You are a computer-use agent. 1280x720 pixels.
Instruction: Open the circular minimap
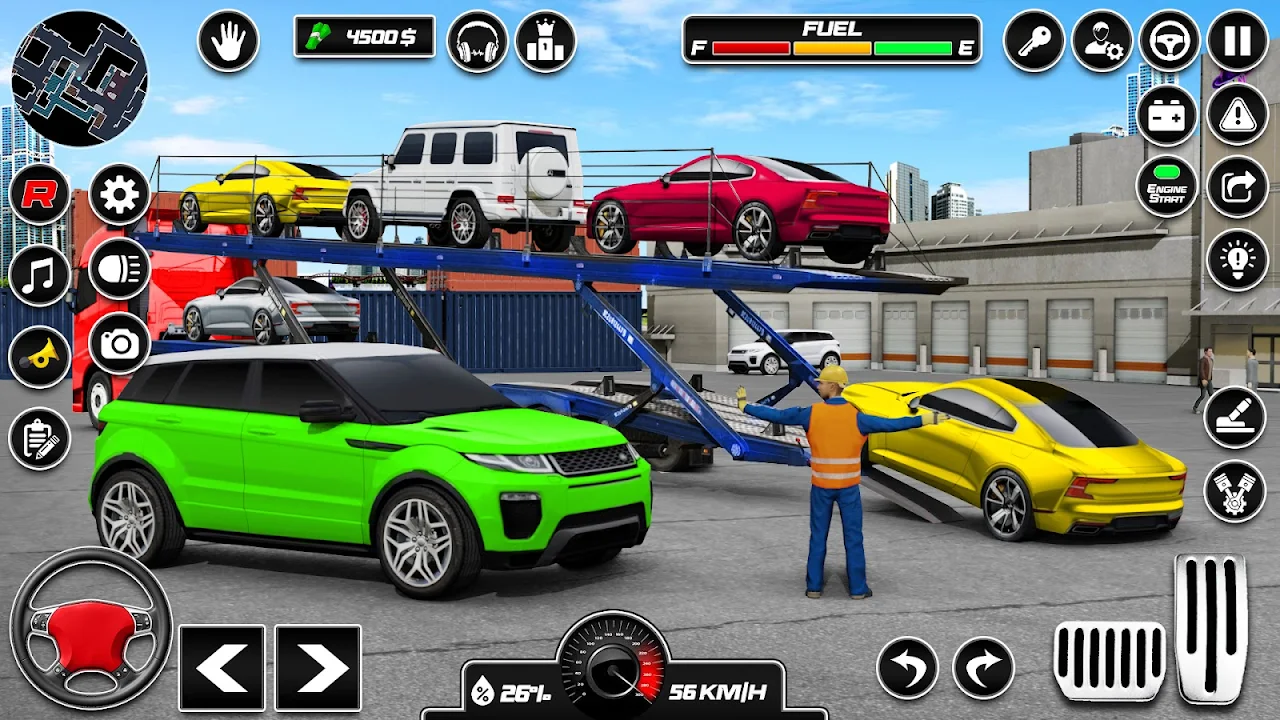pos(79,79)
